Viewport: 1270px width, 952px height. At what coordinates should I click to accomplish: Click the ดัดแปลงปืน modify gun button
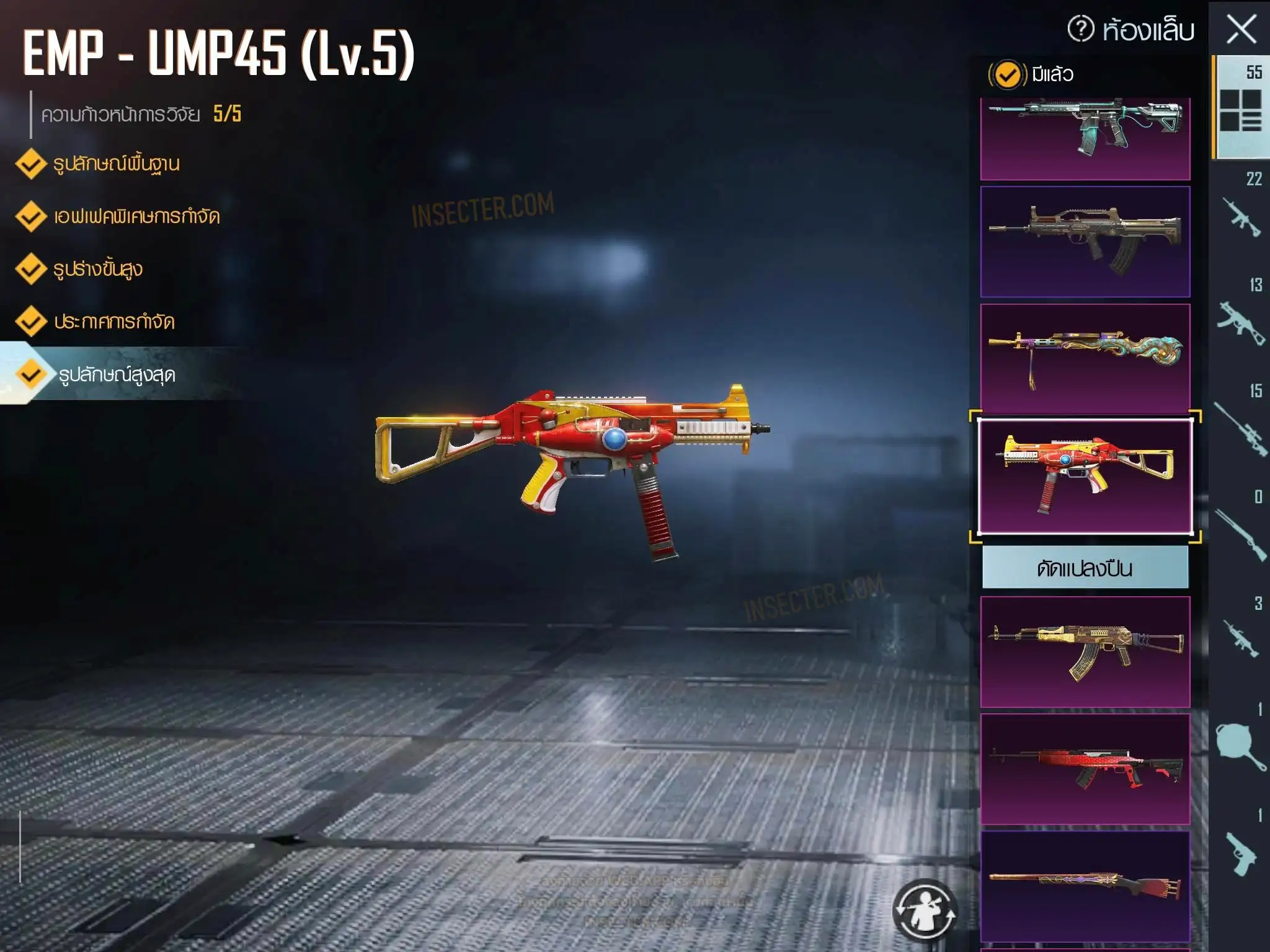pyautogui.click(x=1085, y=568)
